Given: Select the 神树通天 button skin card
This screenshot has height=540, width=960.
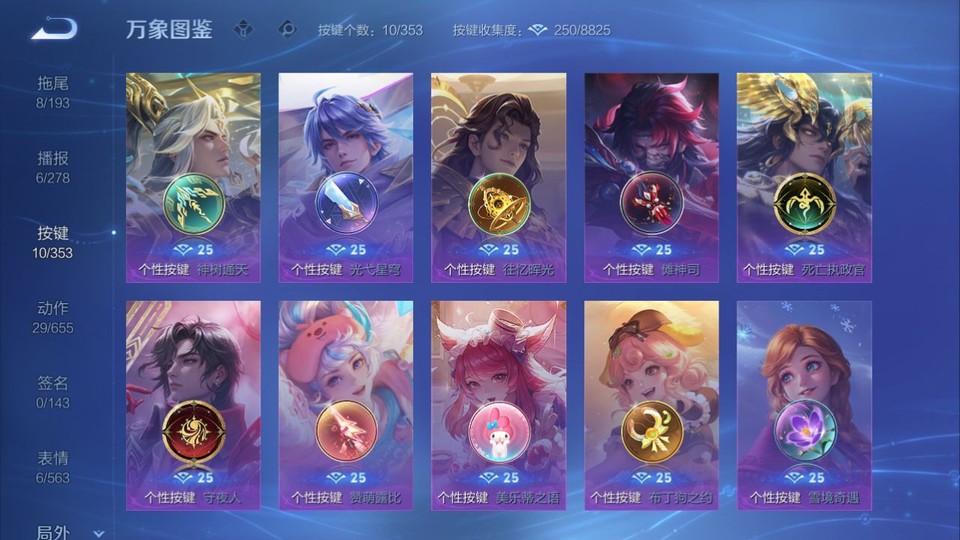Looking at the screenshot, I should tap(193, 177).
